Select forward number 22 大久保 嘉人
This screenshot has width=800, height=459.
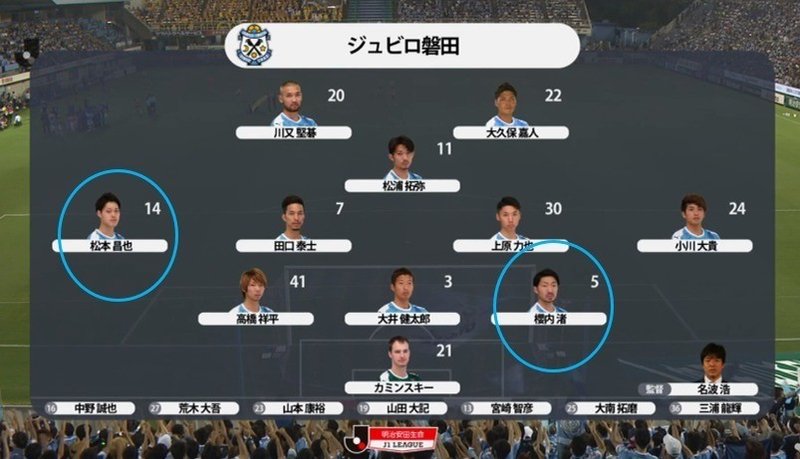pyautogui.click(x=510, y=131)
